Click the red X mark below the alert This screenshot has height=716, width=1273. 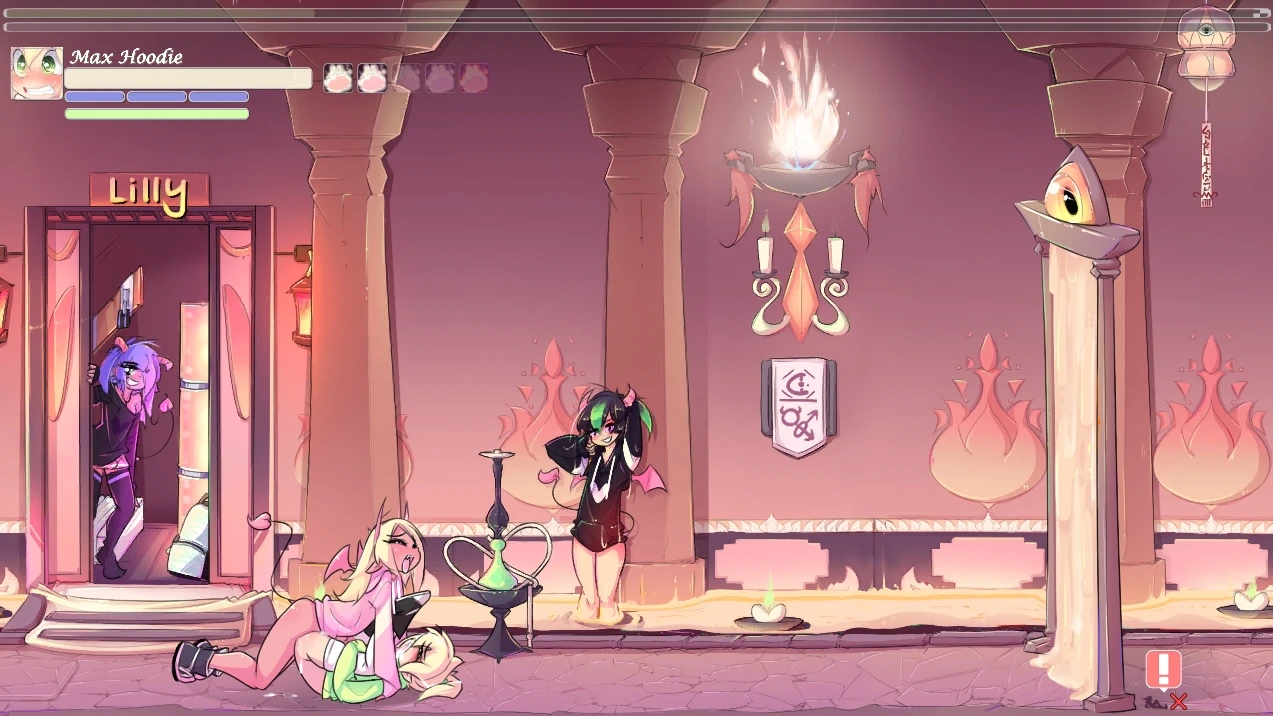(1179, 702)
